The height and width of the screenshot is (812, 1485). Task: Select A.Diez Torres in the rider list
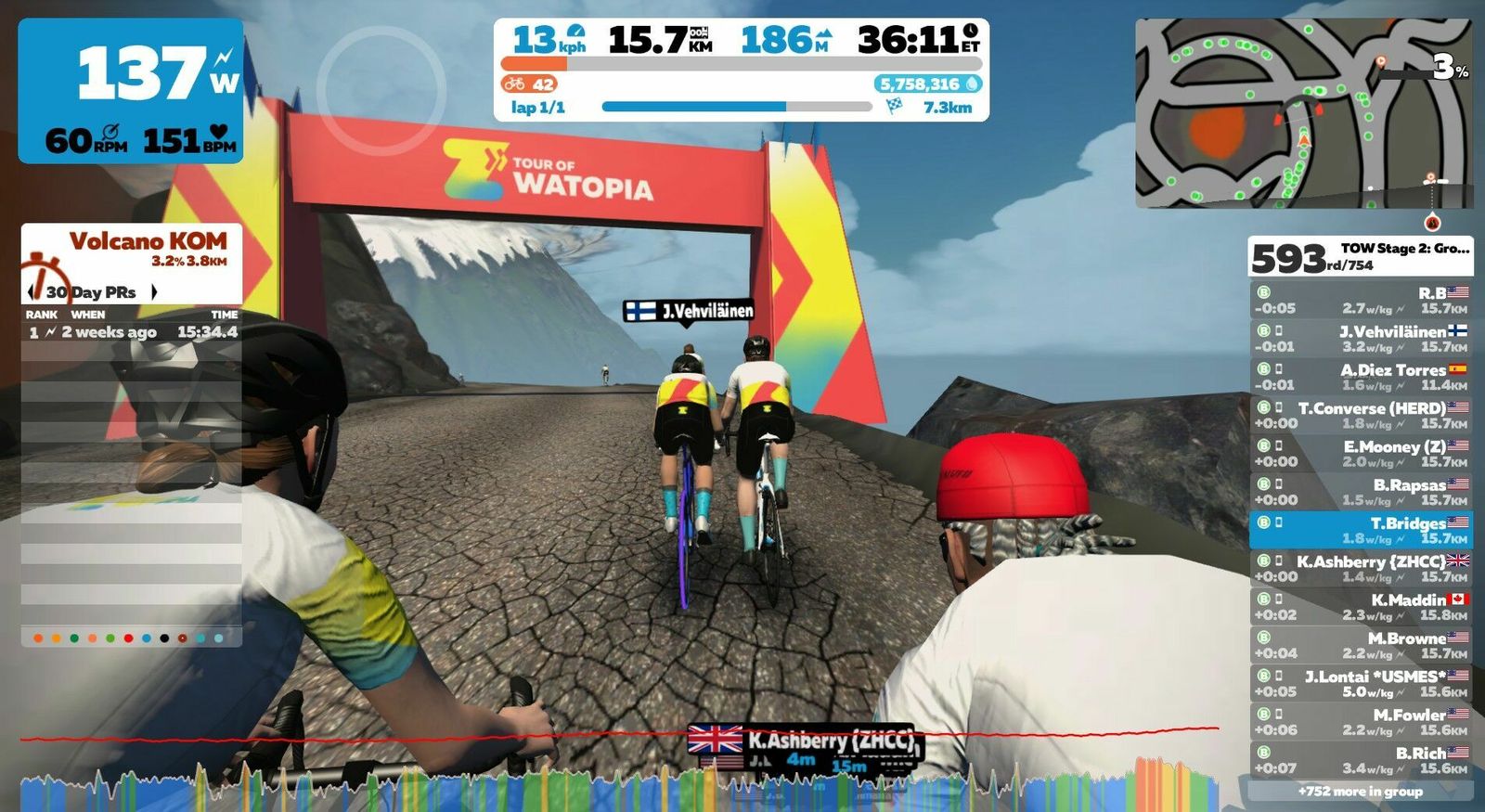point(1361,377)
